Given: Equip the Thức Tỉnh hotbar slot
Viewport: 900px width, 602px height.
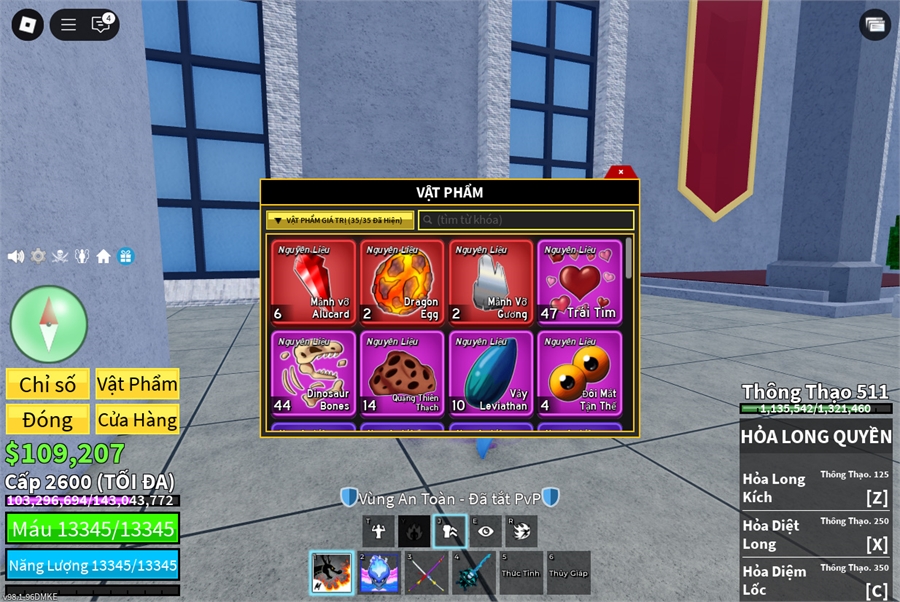Looking at the screenshot, I should 521,572.
